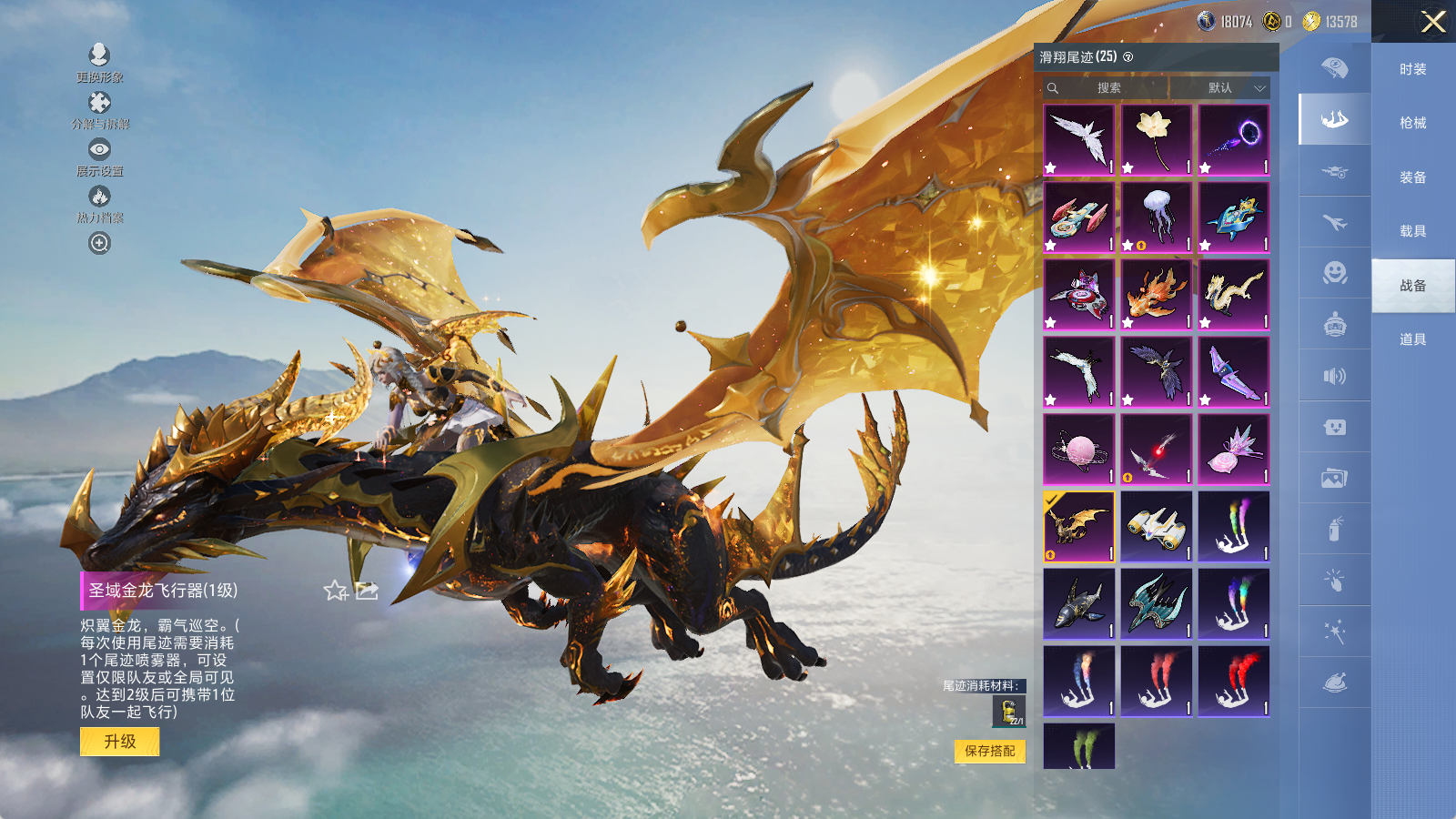This screenshot has height=819, width=1456.
Task: Save the loadout with 保存搭配
Action: (990, 751)
